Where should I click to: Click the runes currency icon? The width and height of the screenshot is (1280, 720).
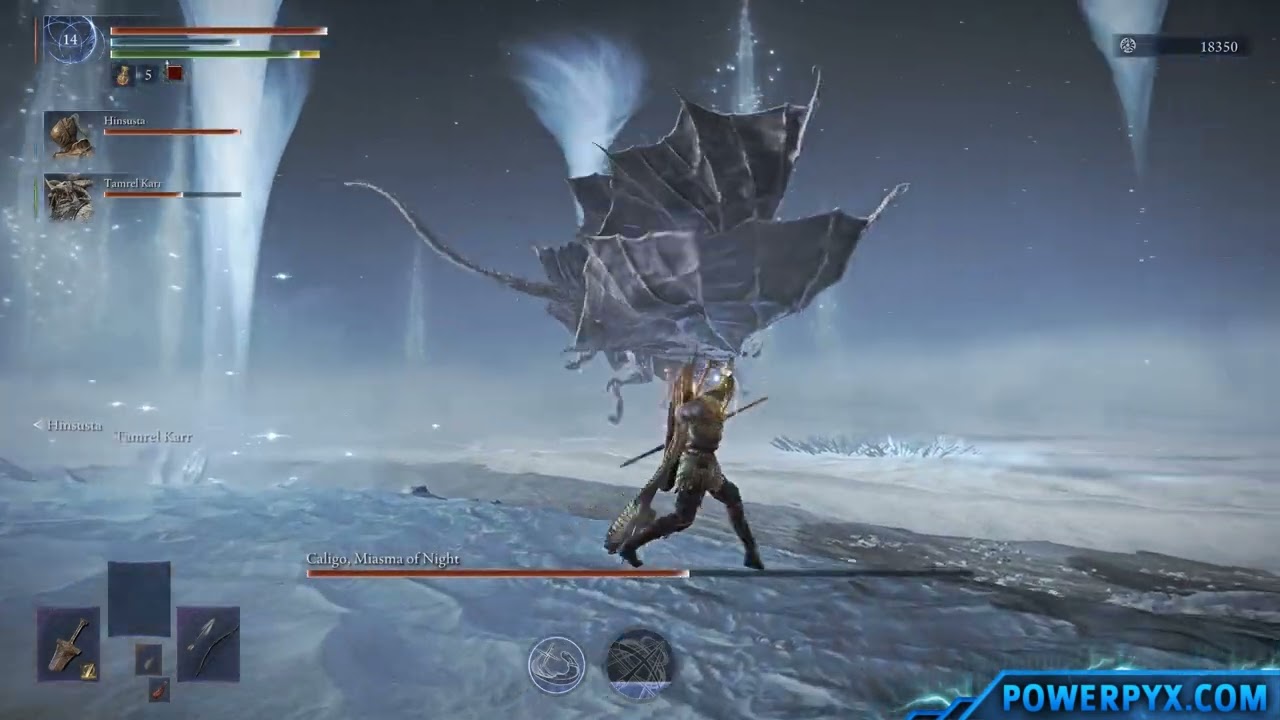[1128, 46]
